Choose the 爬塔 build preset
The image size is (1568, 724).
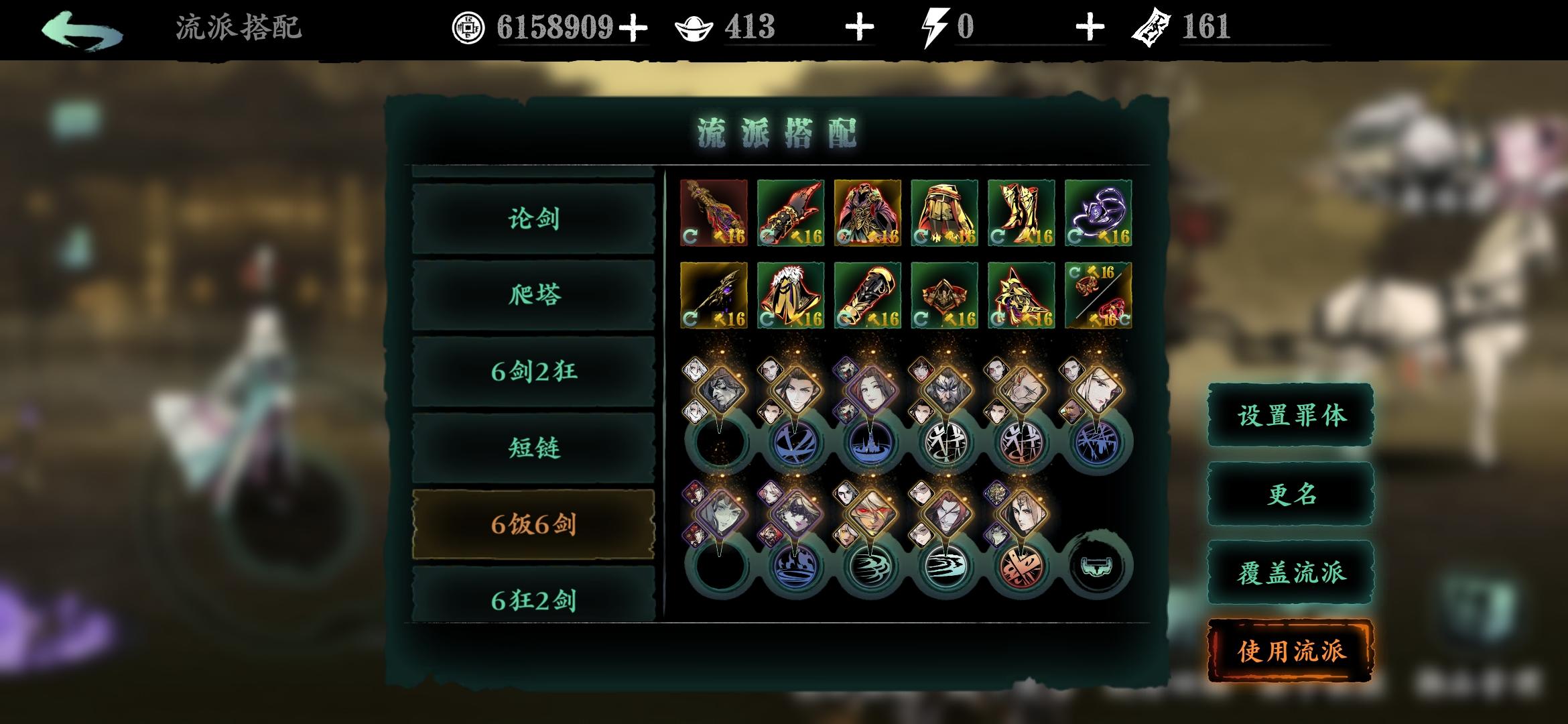pos(533,295)
